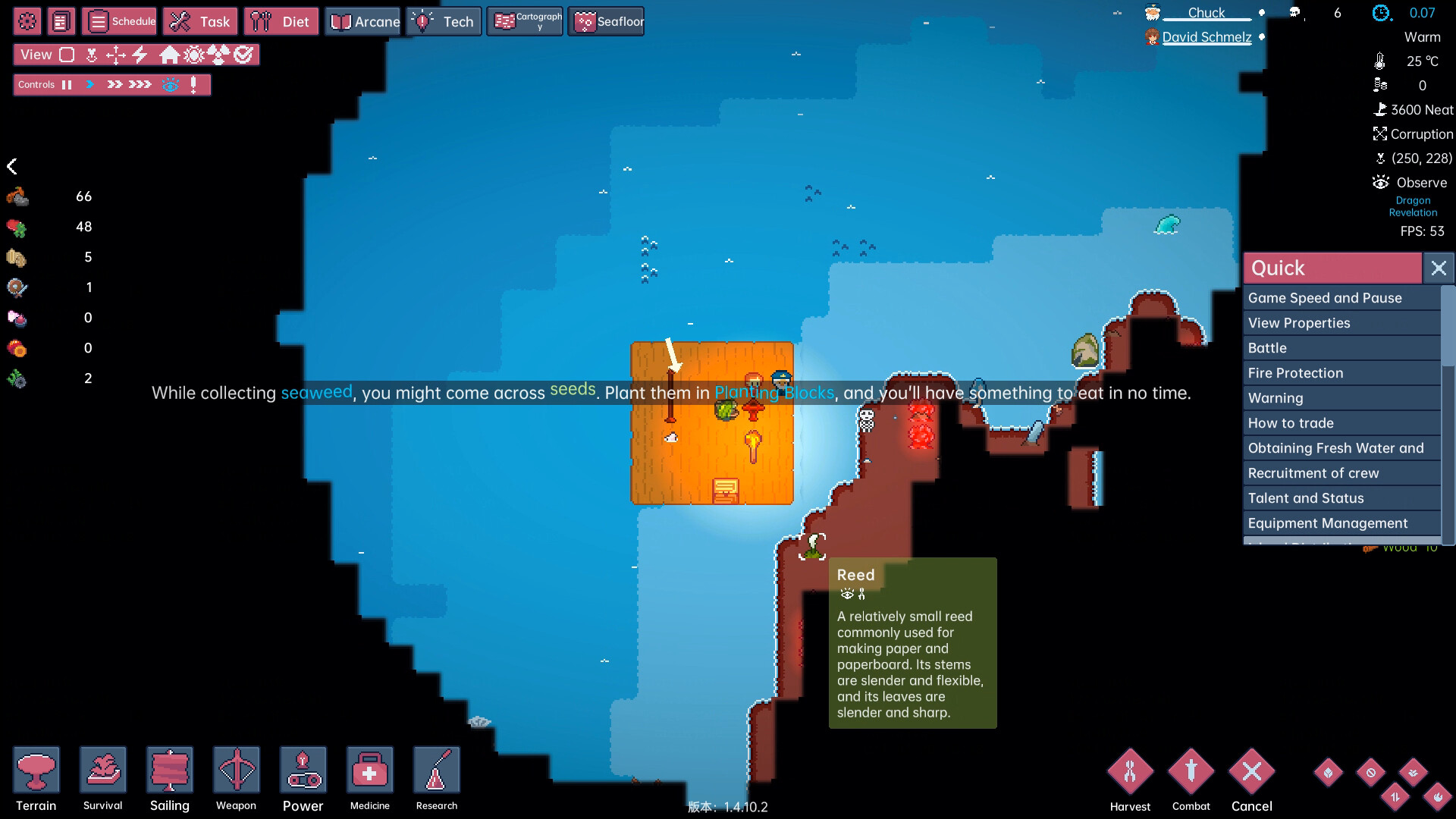This screenshot has height=819, width=1456.
Task: Select the Terrain tool
Action: (x=36, y=770)
